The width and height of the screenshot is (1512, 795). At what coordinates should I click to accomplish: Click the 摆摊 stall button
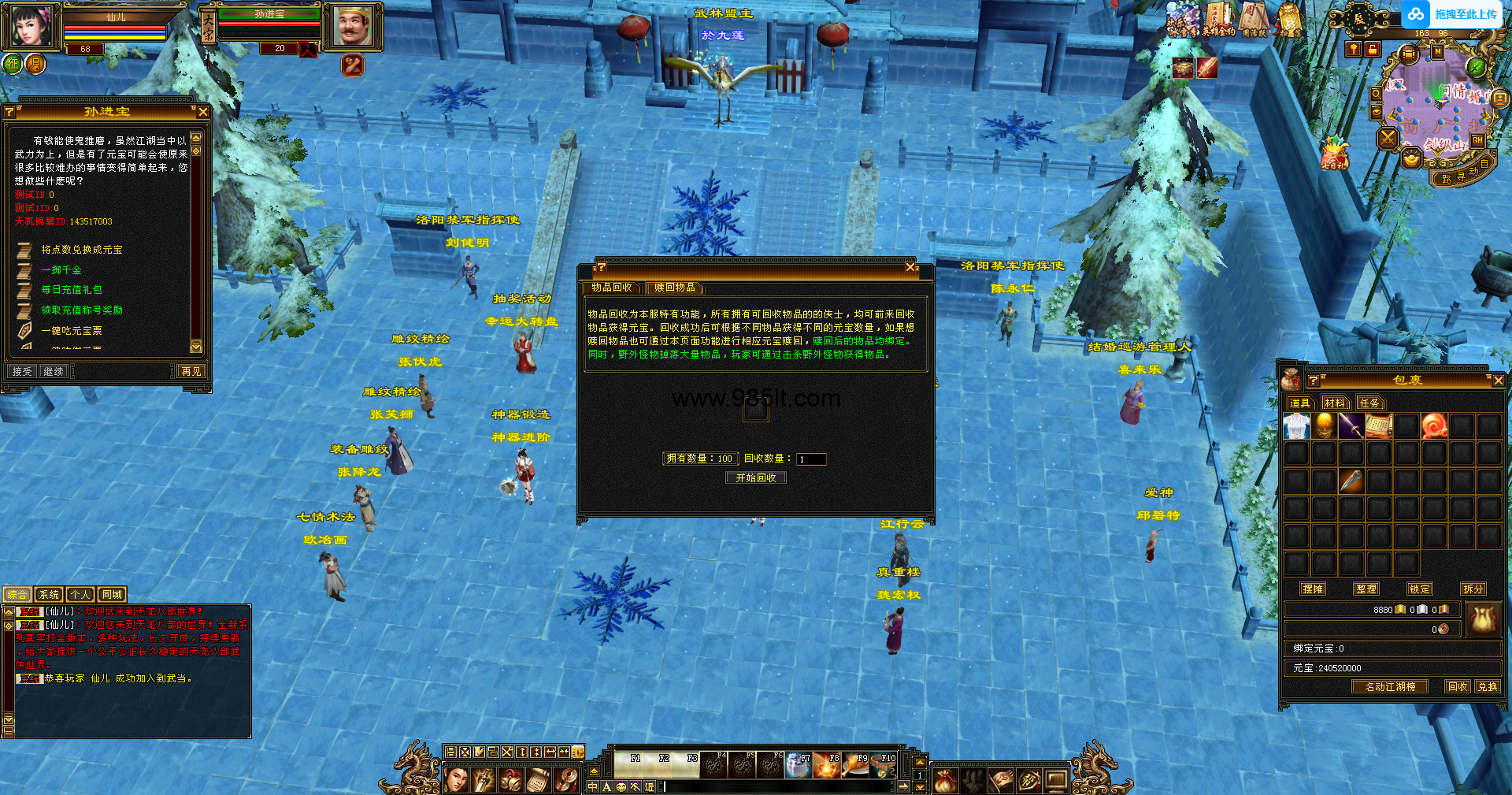point(1313,589)
